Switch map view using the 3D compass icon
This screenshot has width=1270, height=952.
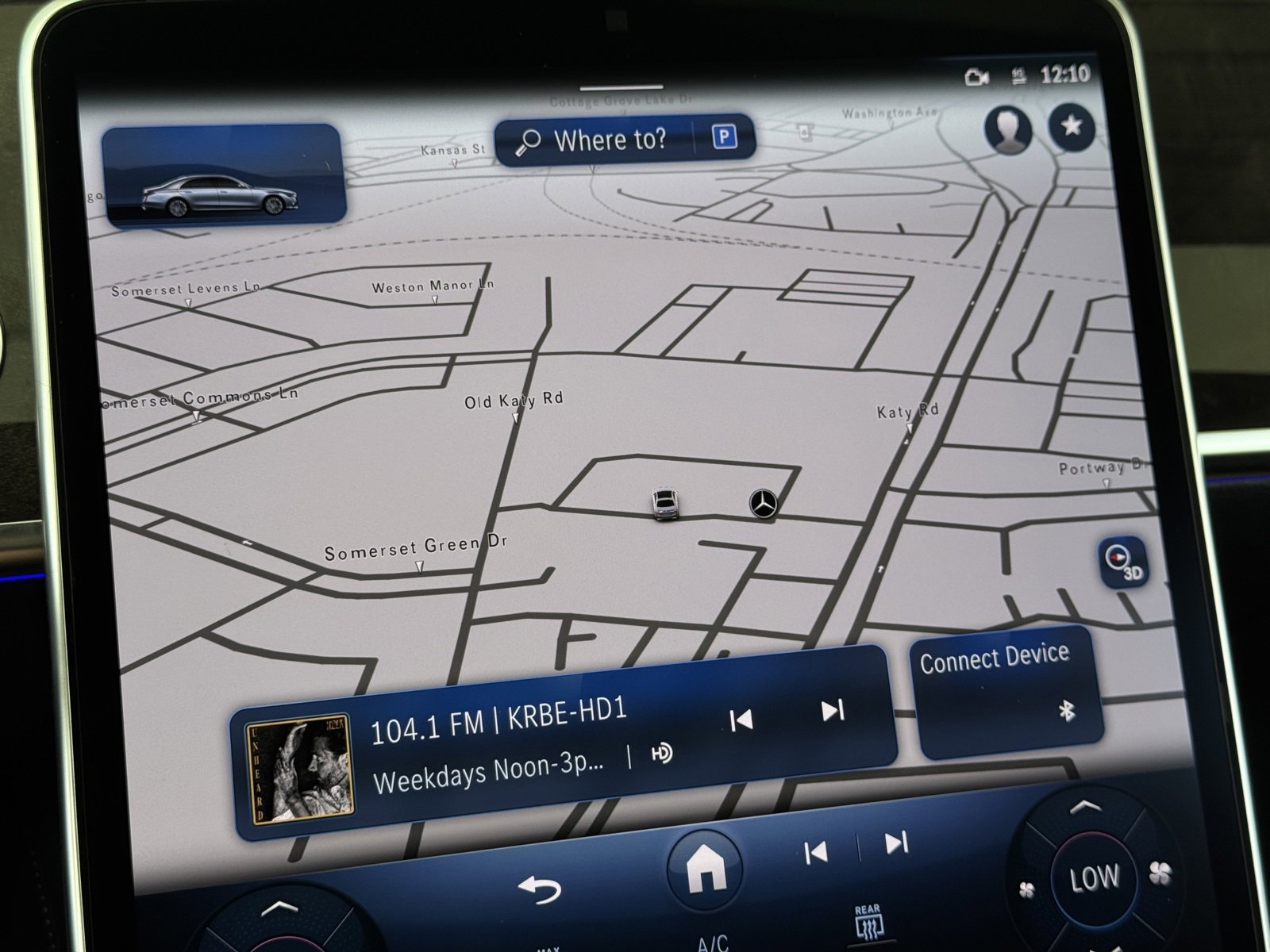click(x=1122, y=562)
